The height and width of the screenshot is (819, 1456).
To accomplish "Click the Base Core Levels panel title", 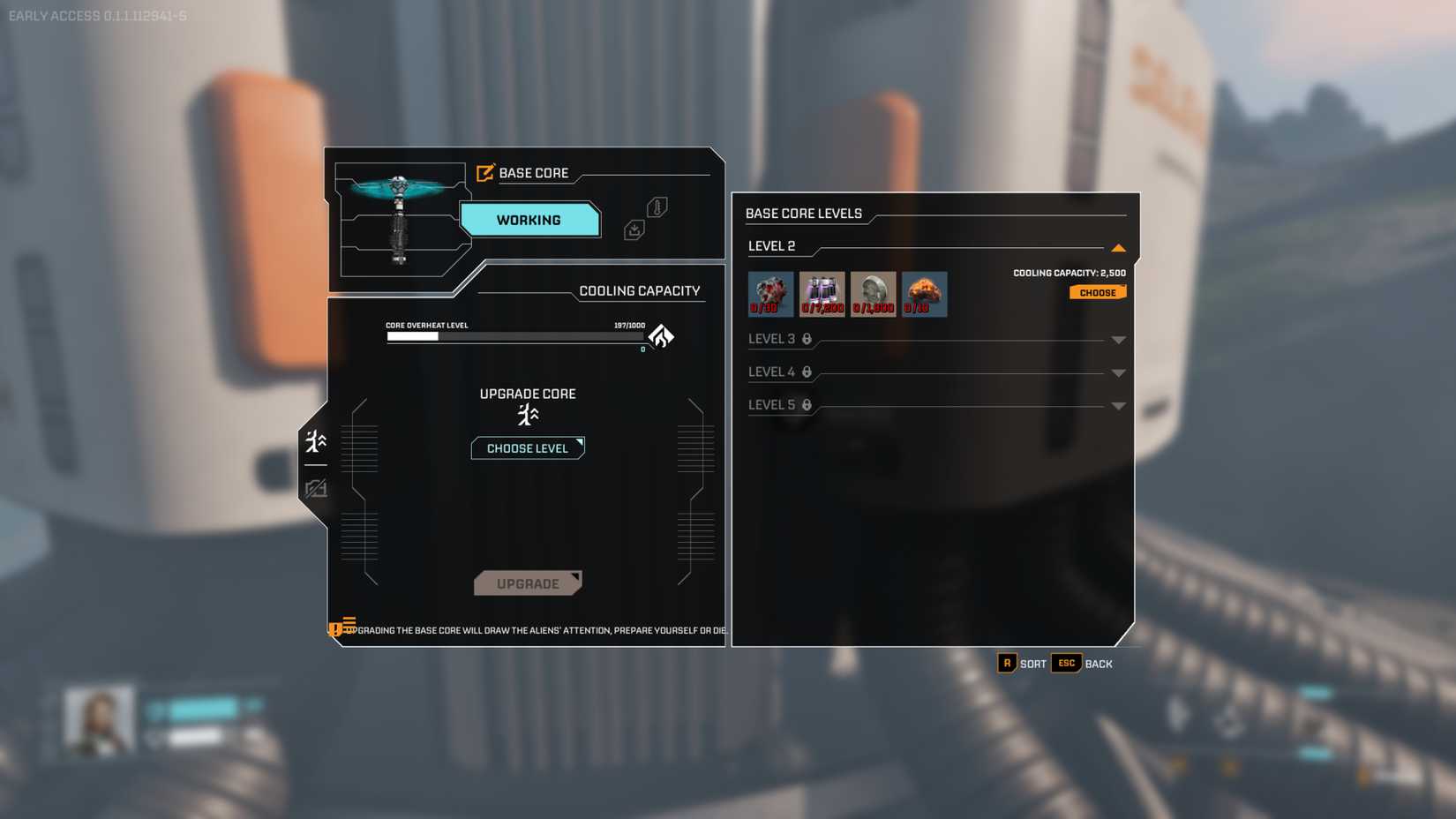I will pos(804,214).
